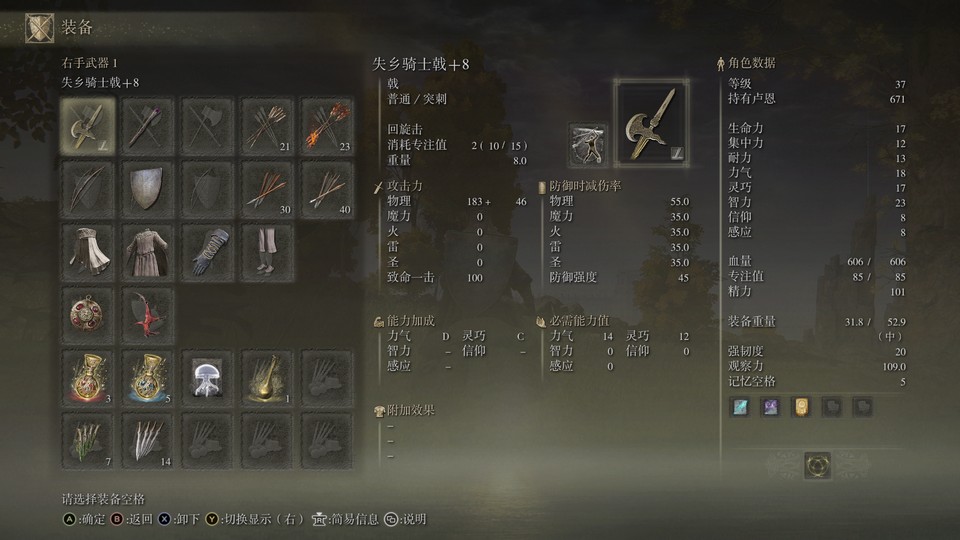This screenshot has width=960, height=540.
Task: Choose the leg armor slot
Action: point(267,252)
